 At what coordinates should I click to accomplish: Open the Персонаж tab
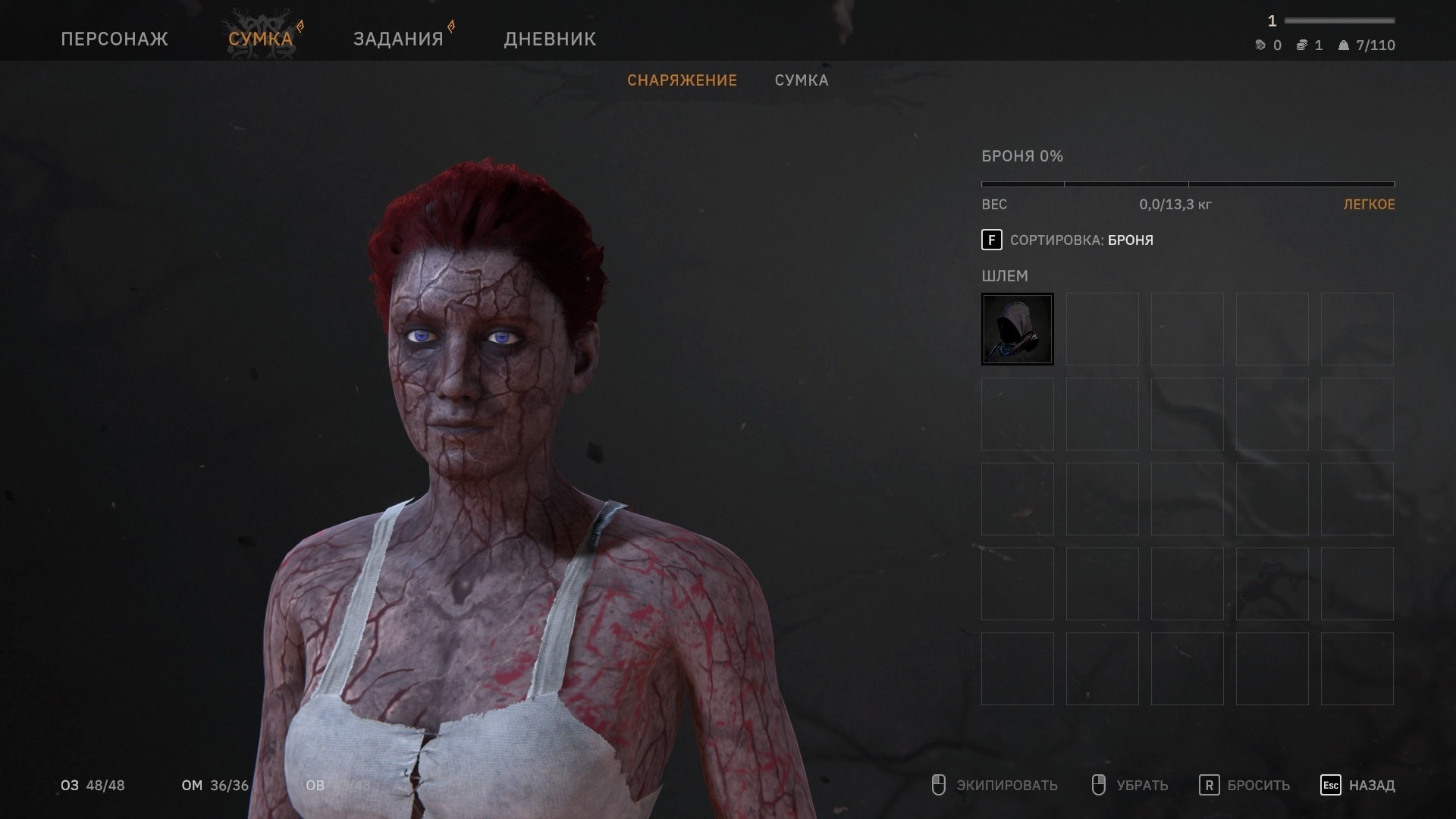[115, 39]
